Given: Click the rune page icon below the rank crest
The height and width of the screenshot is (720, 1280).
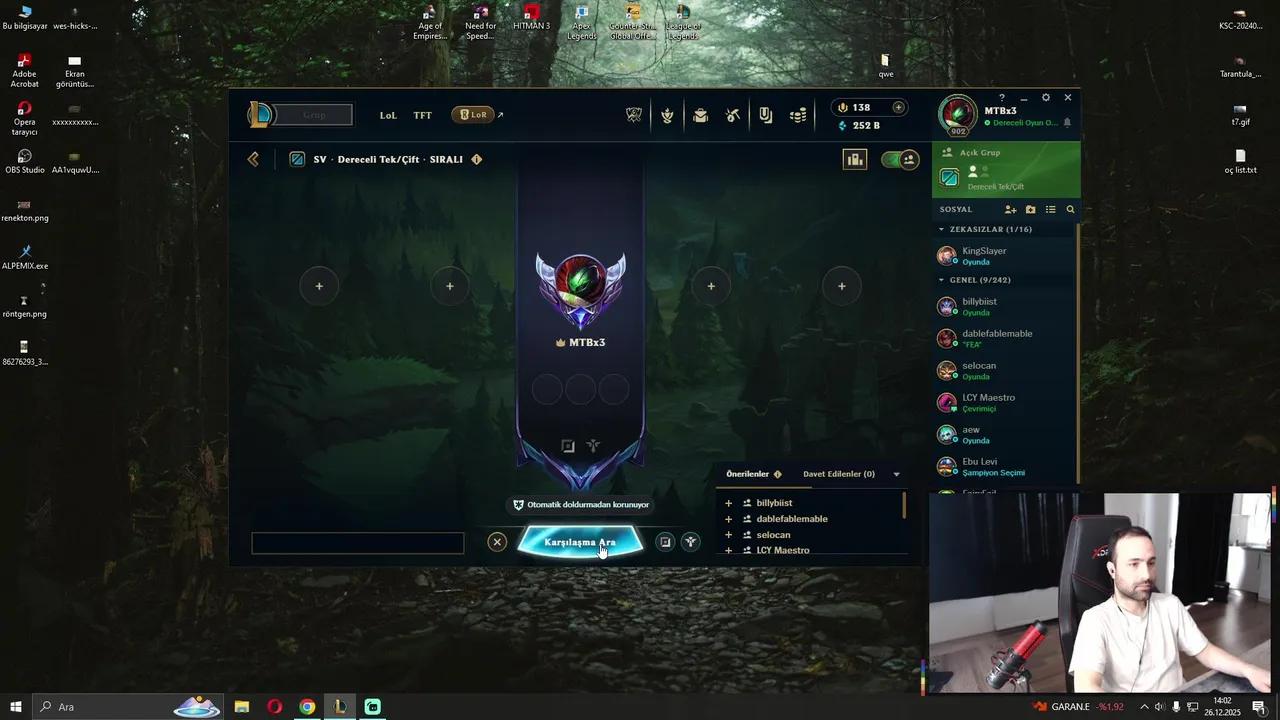Looking at the screenshot, I should 593,446.
